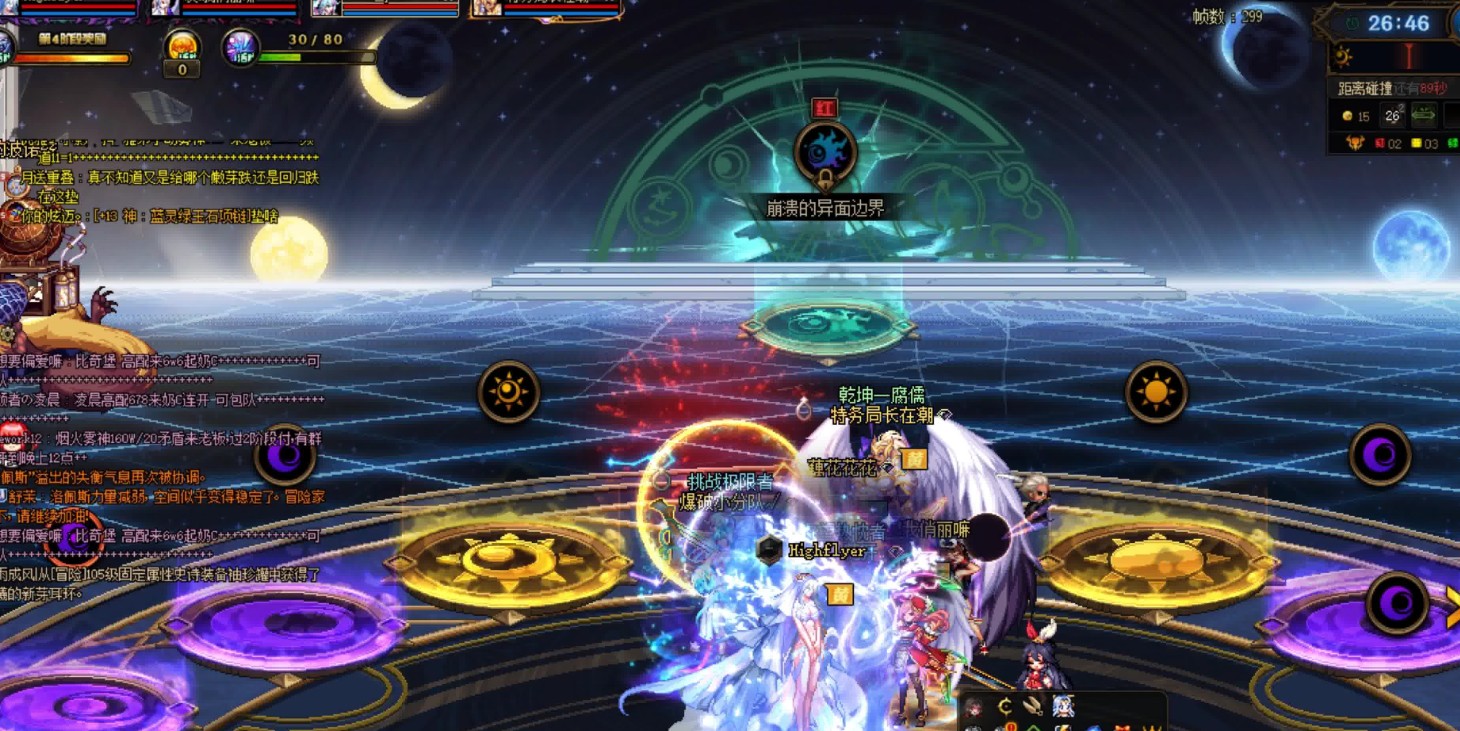Screen dimensions: 1460x731
Task: Click the green arrows slot in raid panel
Action: (x=1423, y=117)
